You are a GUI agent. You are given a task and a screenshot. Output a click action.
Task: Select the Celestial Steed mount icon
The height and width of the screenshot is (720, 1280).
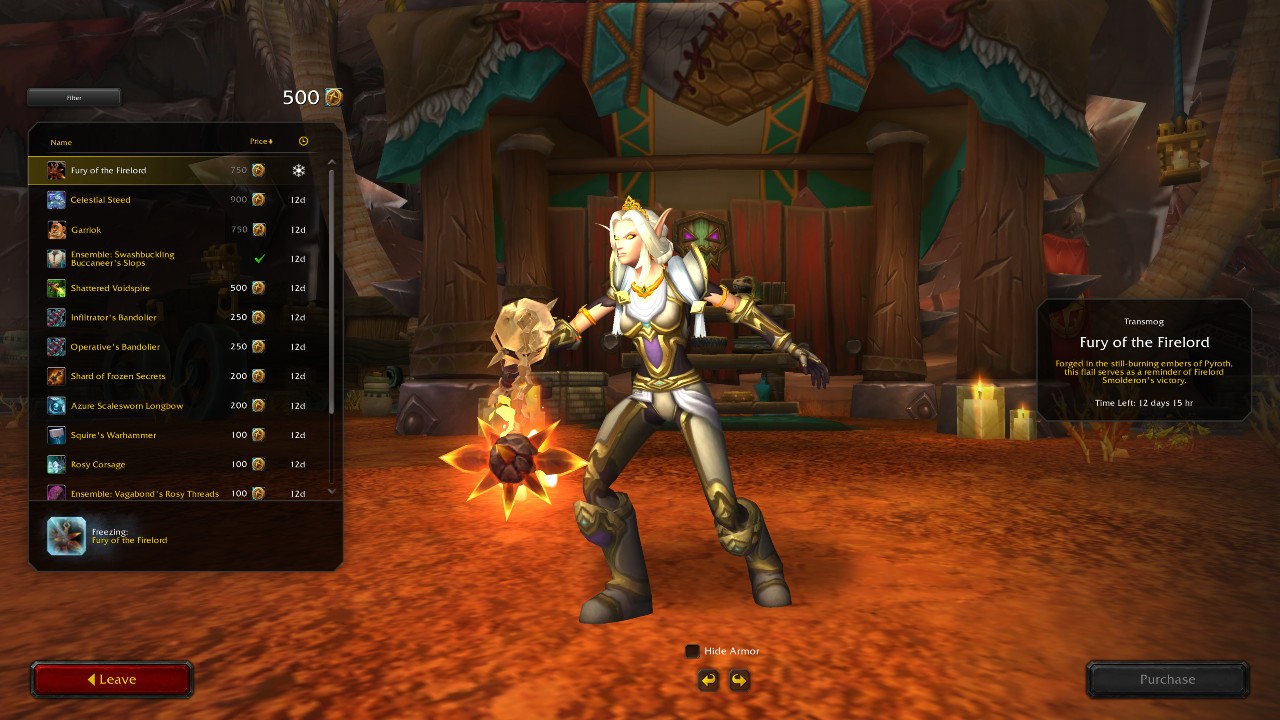pos(55,199)
